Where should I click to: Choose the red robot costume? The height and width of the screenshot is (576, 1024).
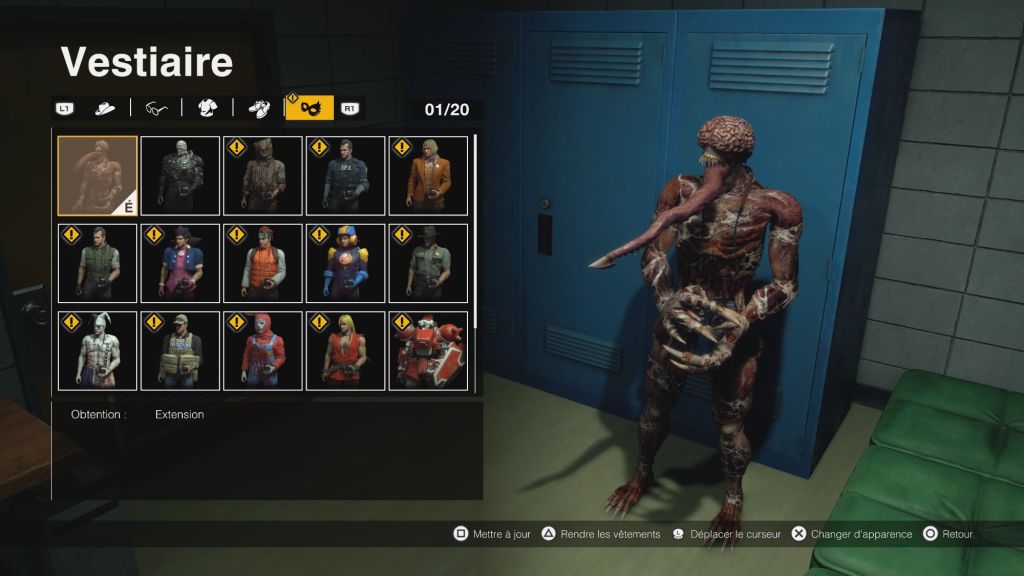428,350
